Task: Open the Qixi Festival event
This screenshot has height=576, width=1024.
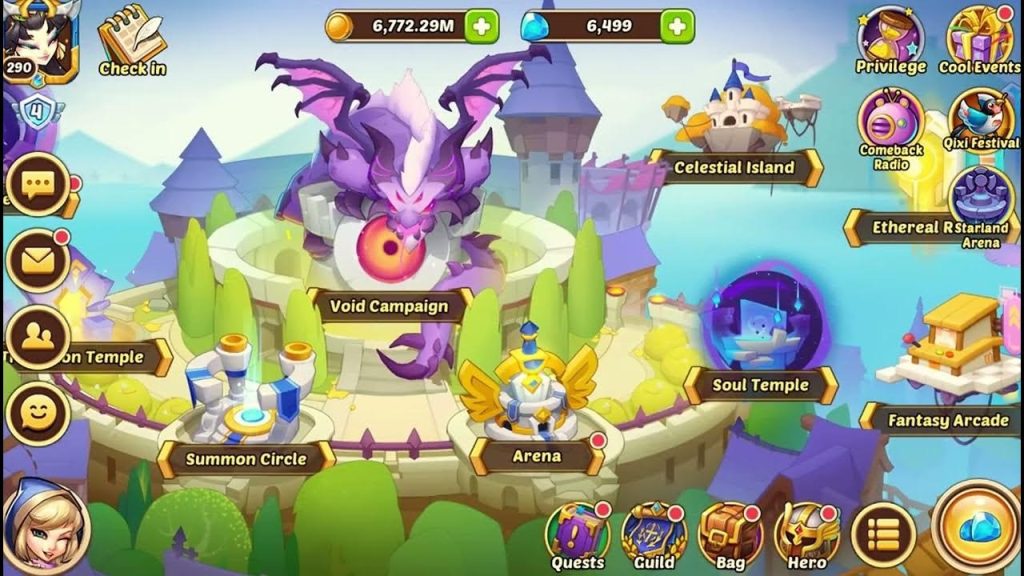Action: pos(979,120)
